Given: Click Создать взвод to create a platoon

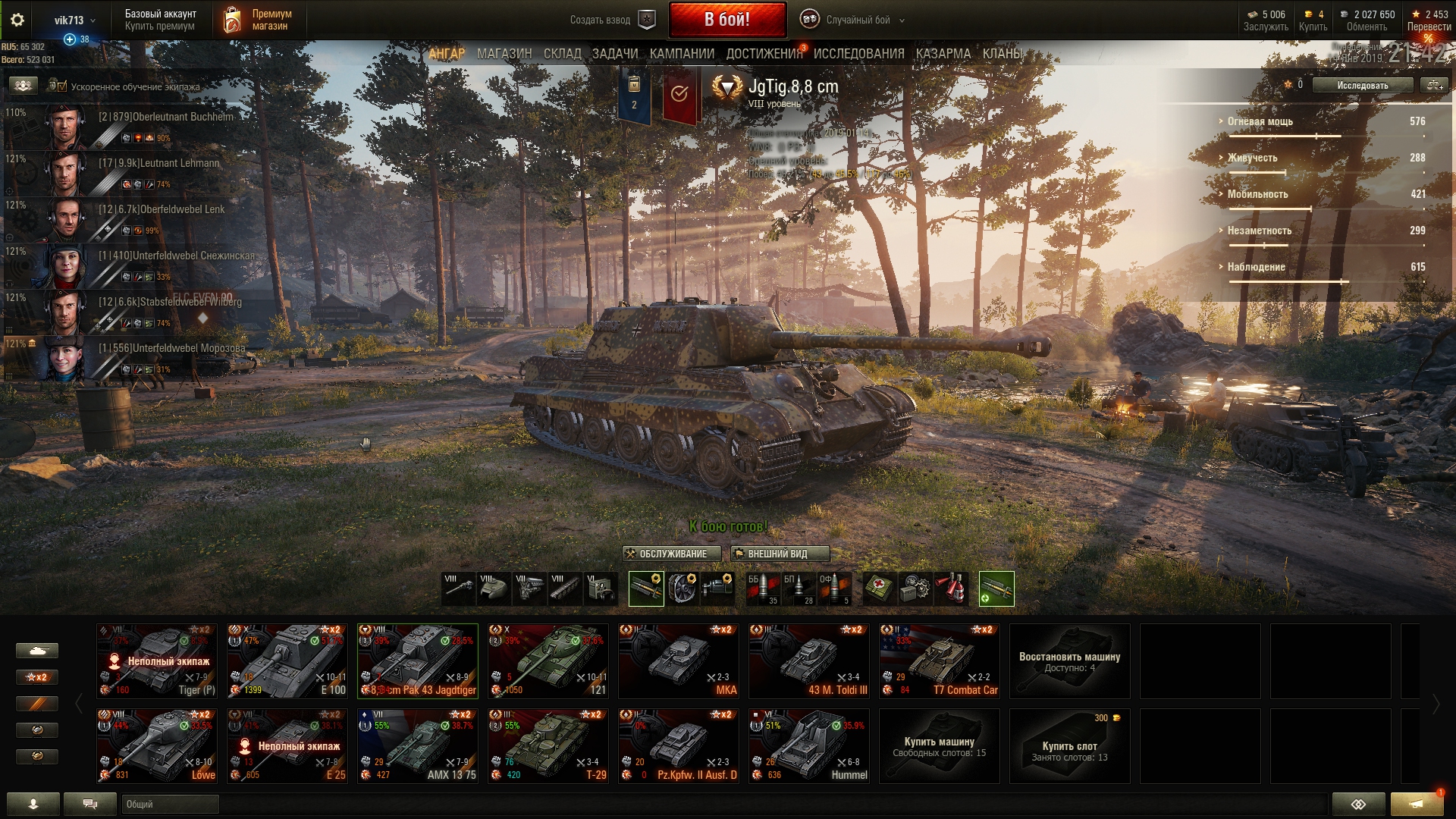Looking at the screenshot, I should (x=612, y=20).
